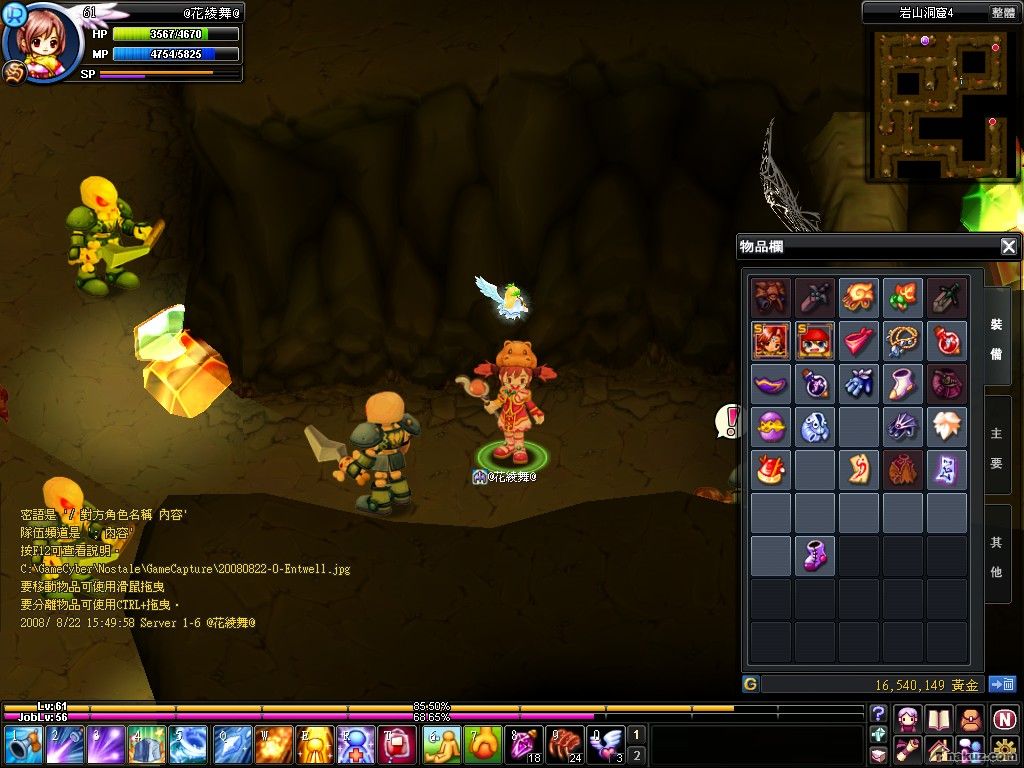Image resolution: width=1024 pixels, height=768 pixels.
Task: Select the white boot equipment slot
Action: (904, 383)
